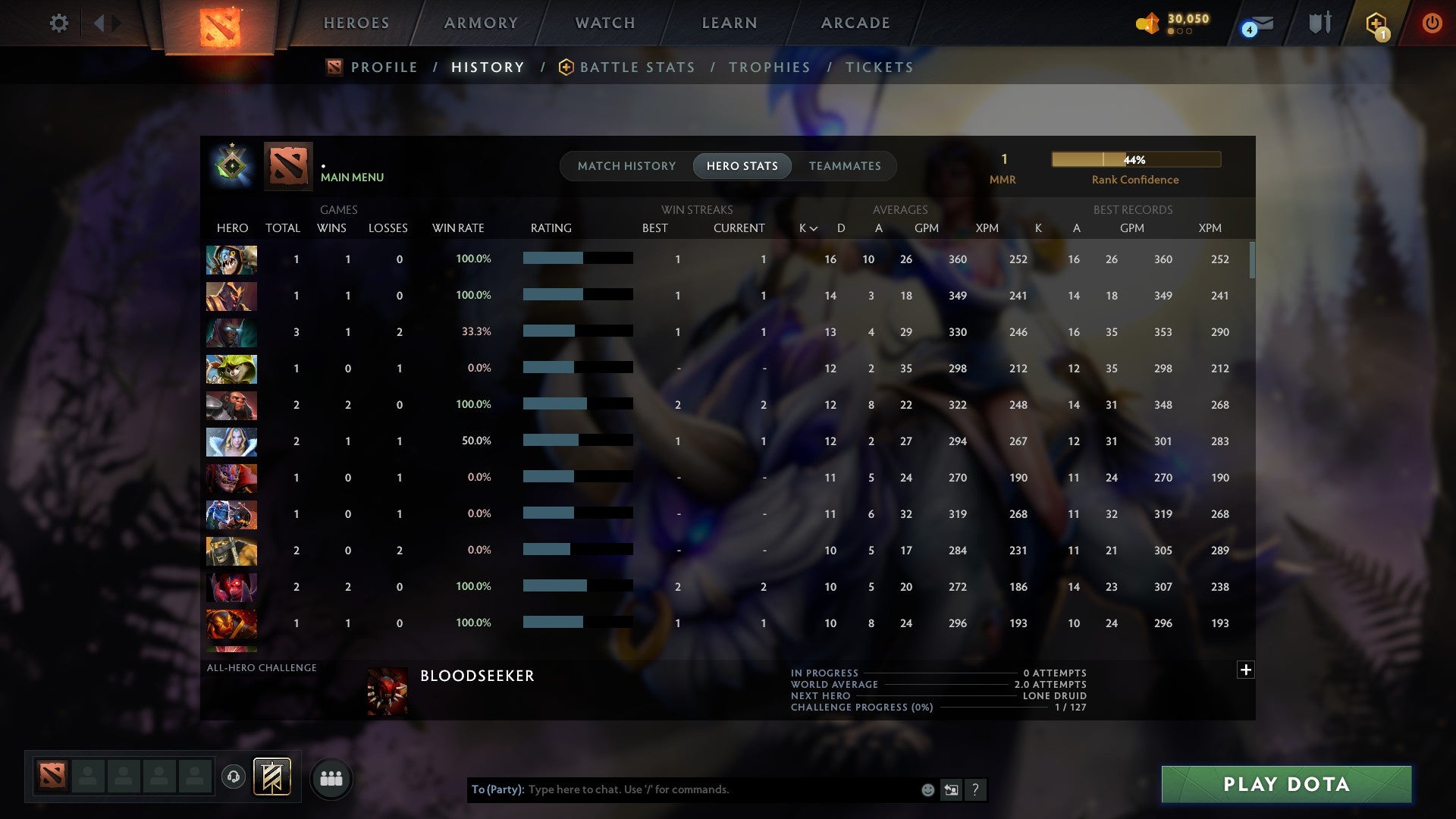The image size is (1456, 819).
Task: Click the headset voice chat icon
Action: click(x=234, y=777)
